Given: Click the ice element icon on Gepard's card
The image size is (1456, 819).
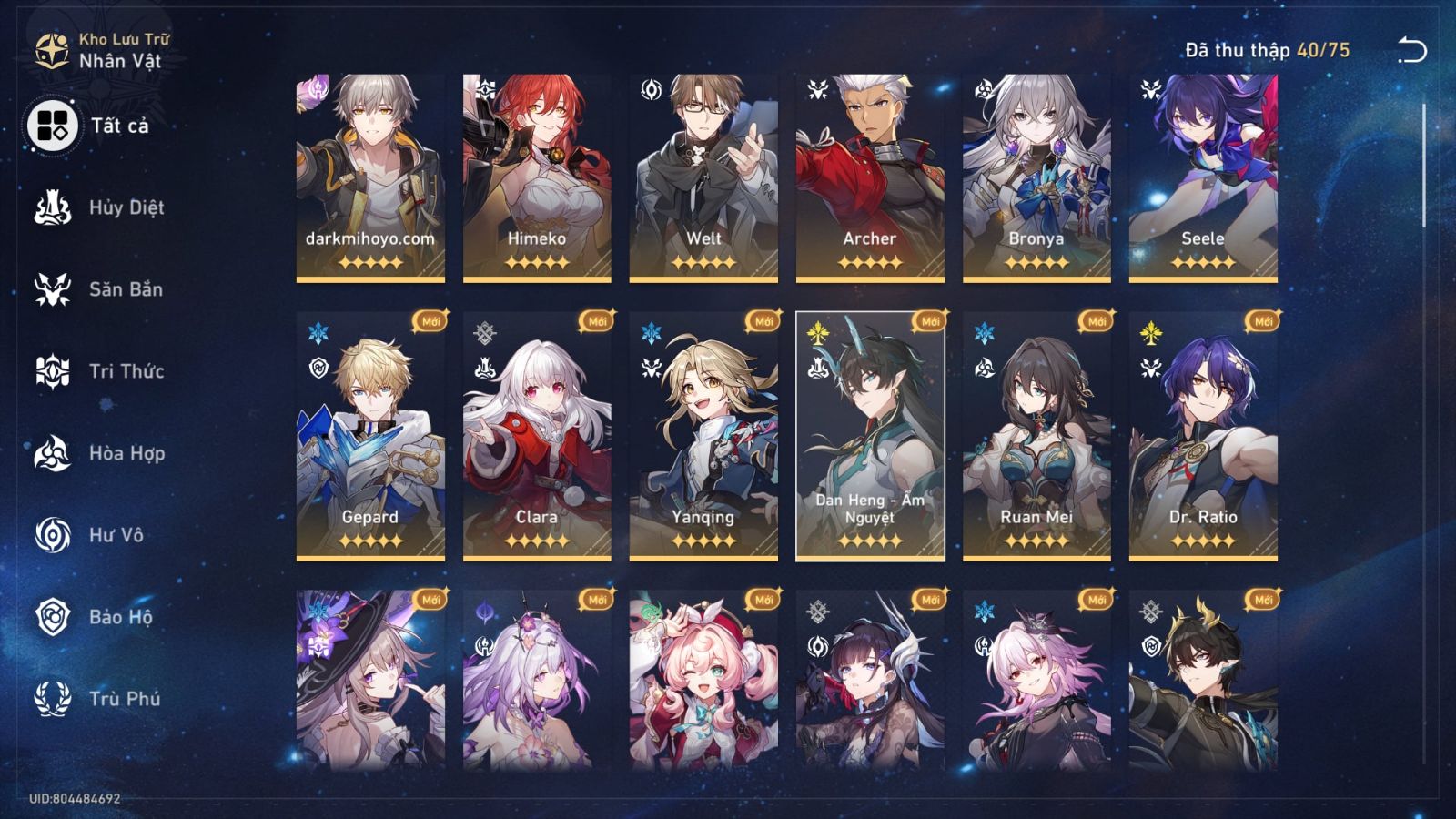Looking at the screenshot, I should pyautogui.click(x=317, y=330).
